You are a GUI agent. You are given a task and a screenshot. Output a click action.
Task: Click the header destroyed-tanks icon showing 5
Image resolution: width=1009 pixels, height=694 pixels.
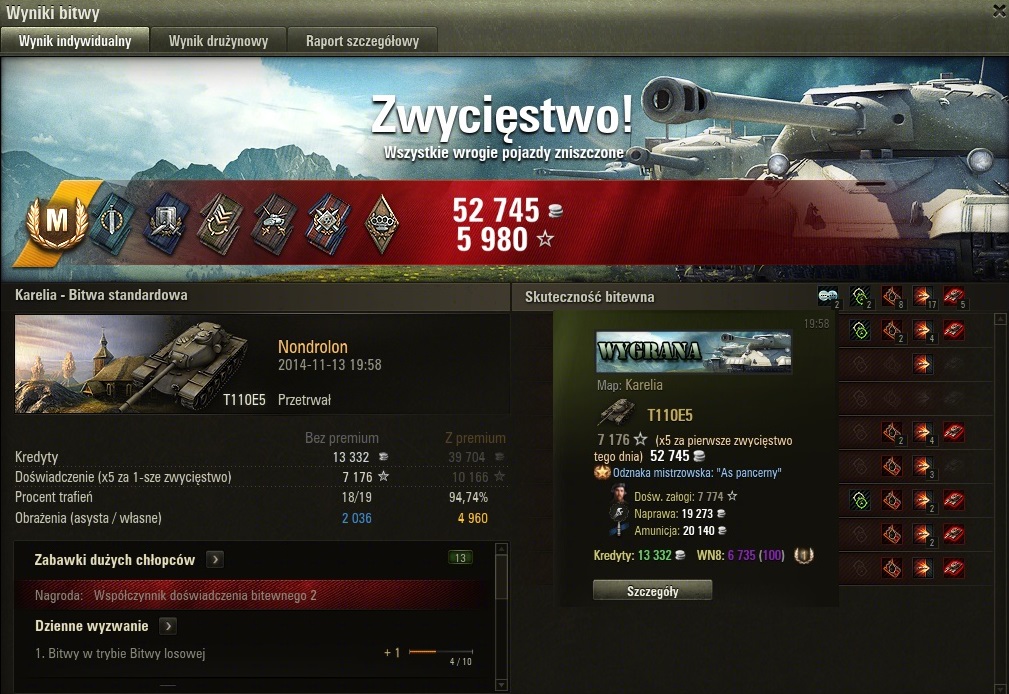pyautogui.click(x=954, y=296)
